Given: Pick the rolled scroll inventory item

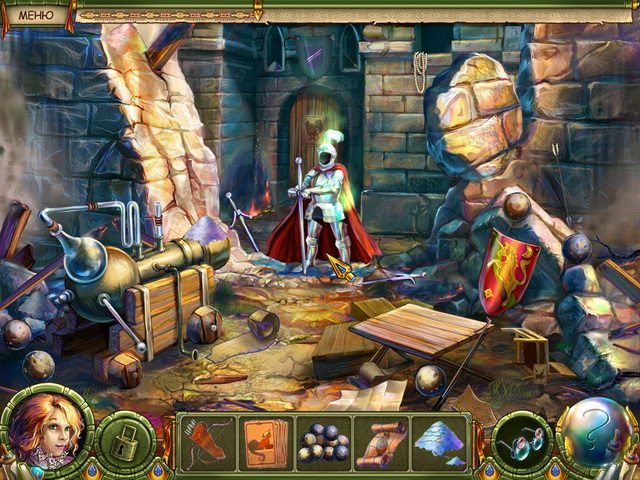Looking at the screenshot, I should click(x=384, y=440).
